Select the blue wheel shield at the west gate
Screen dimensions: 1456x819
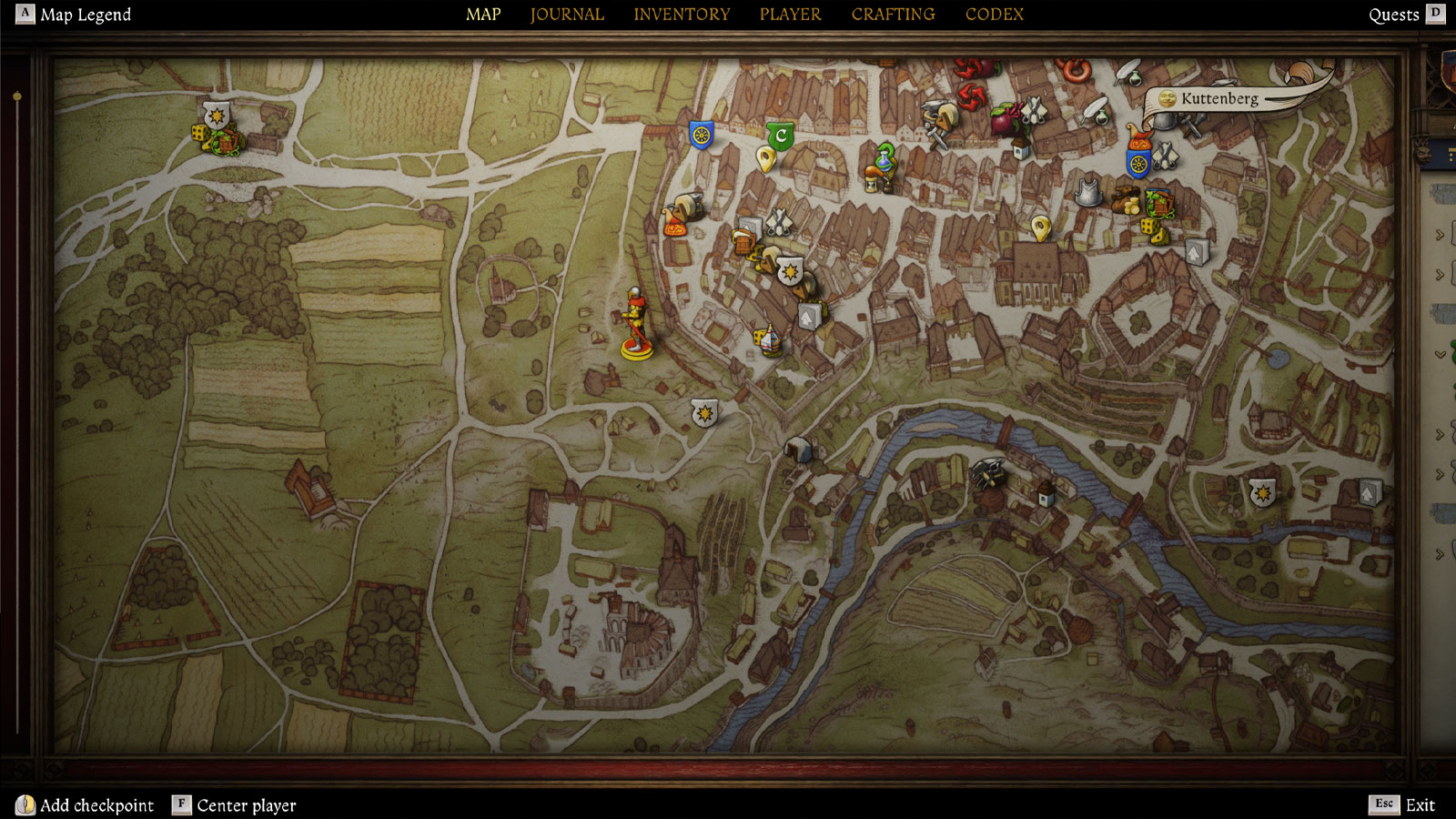click(x=700, y=136)
